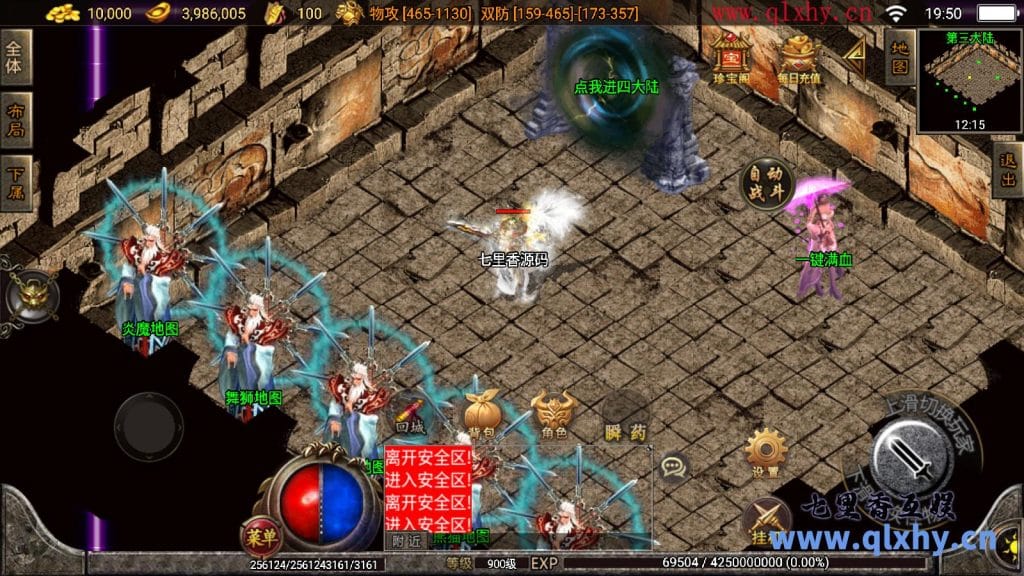Screen dimensions: 1024x576
Task: Click the golden helmet emblem icon
Action: [x=31, y=295]
